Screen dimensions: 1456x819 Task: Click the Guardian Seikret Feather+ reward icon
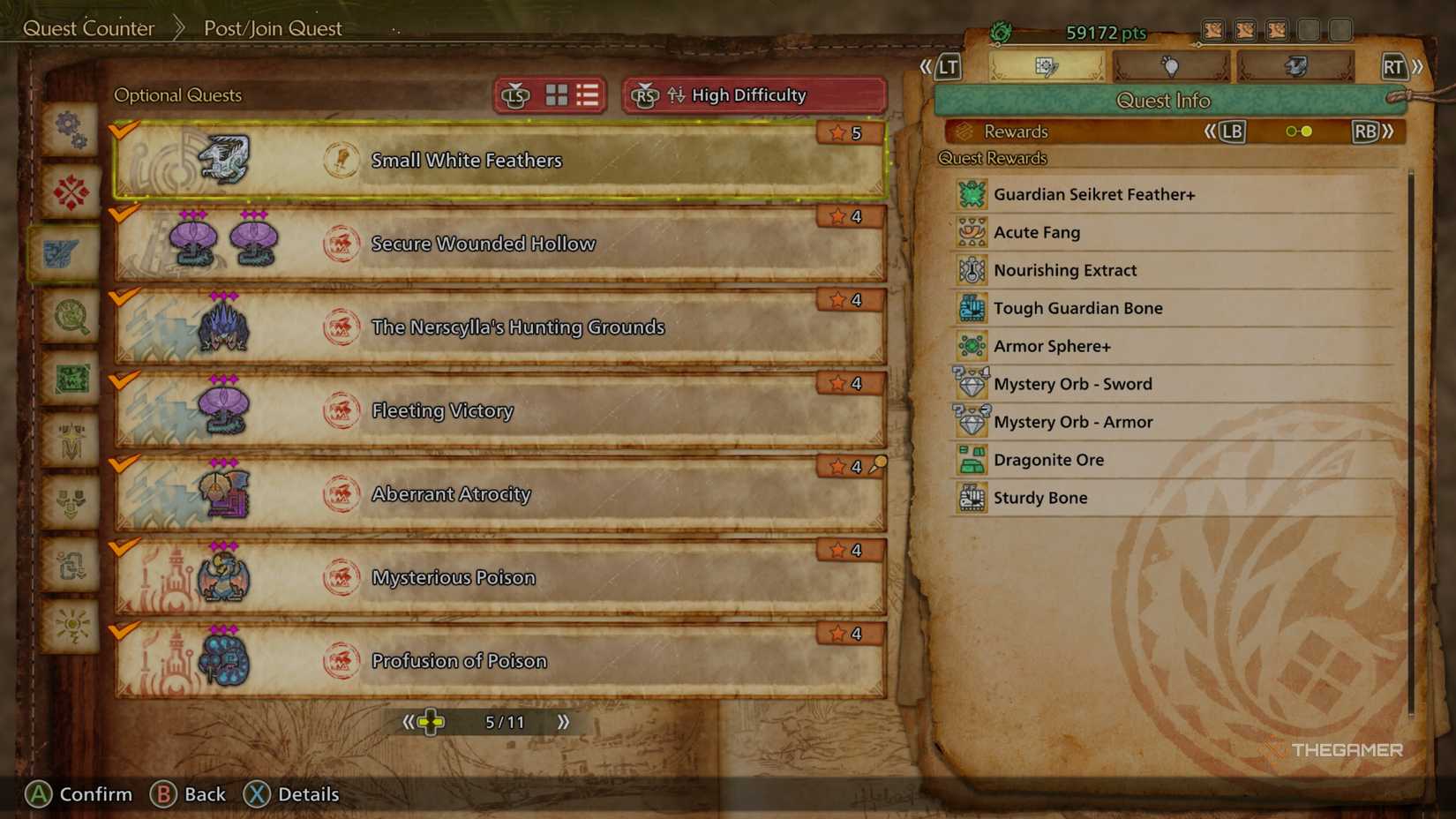(x=971, y=194)
